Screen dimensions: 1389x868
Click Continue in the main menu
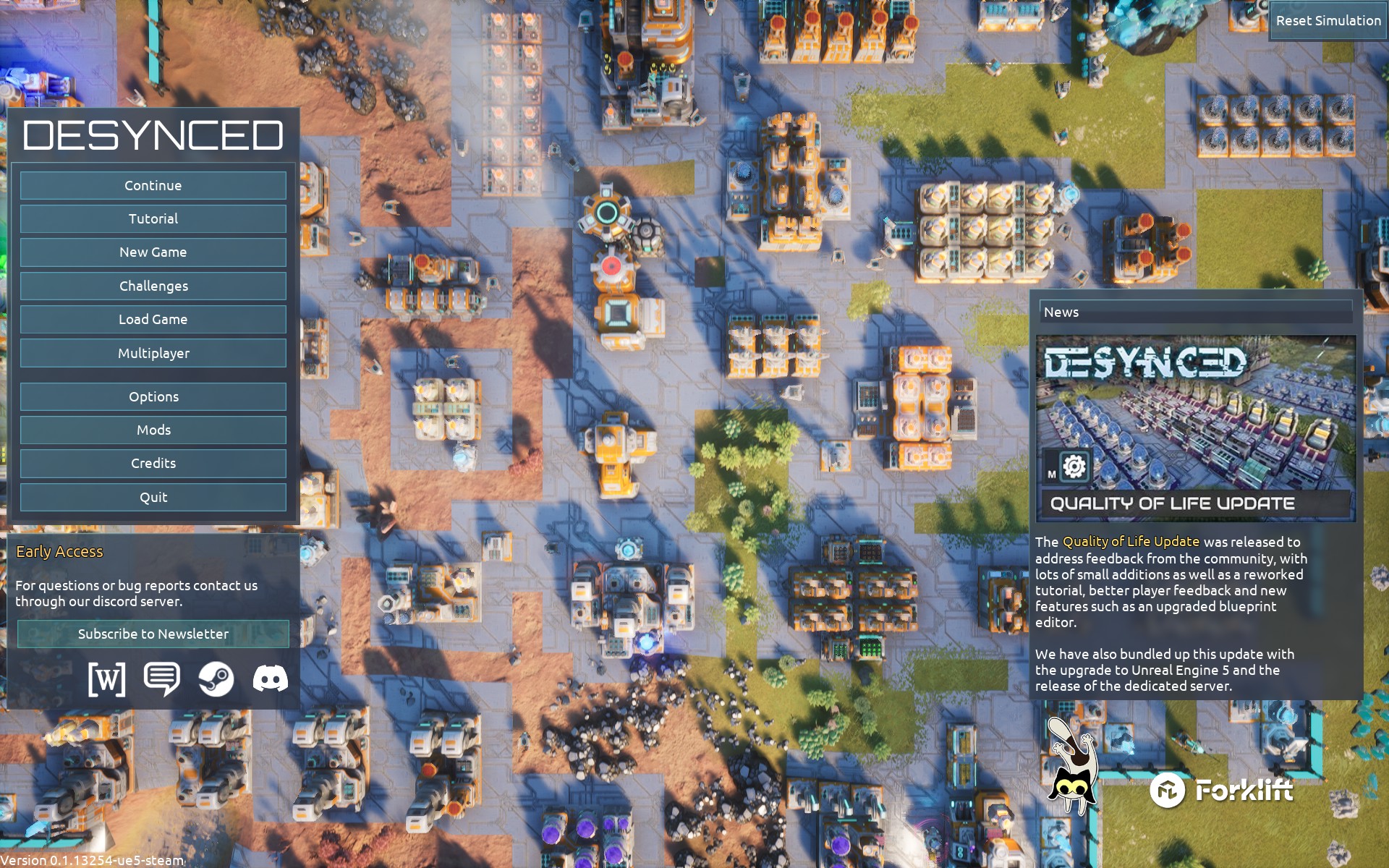click(x=153, y=186)
